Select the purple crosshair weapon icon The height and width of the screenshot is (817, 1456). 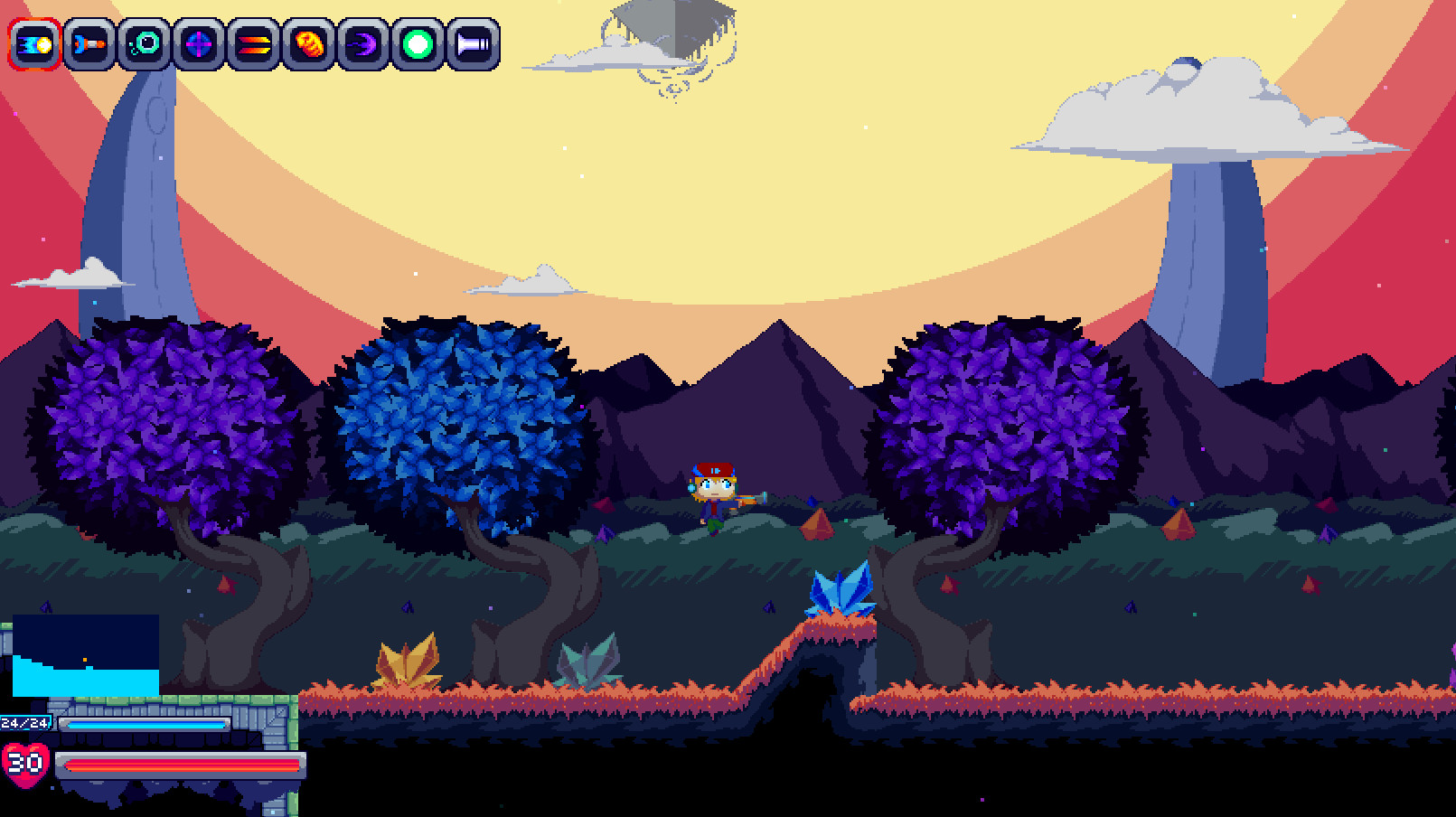[x=200, y=42]
